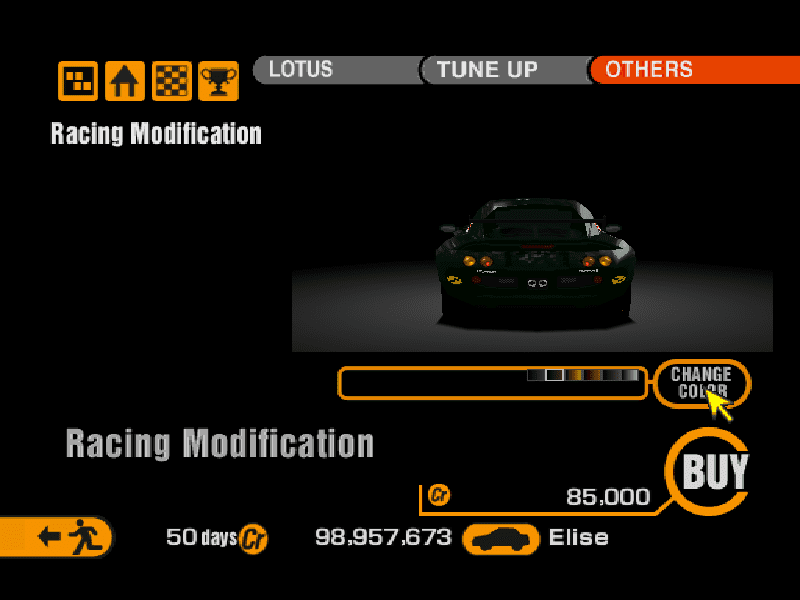Pick a color from the swatch strip
This screenshot has width=800, height=600.
click(x=582, y=375)
